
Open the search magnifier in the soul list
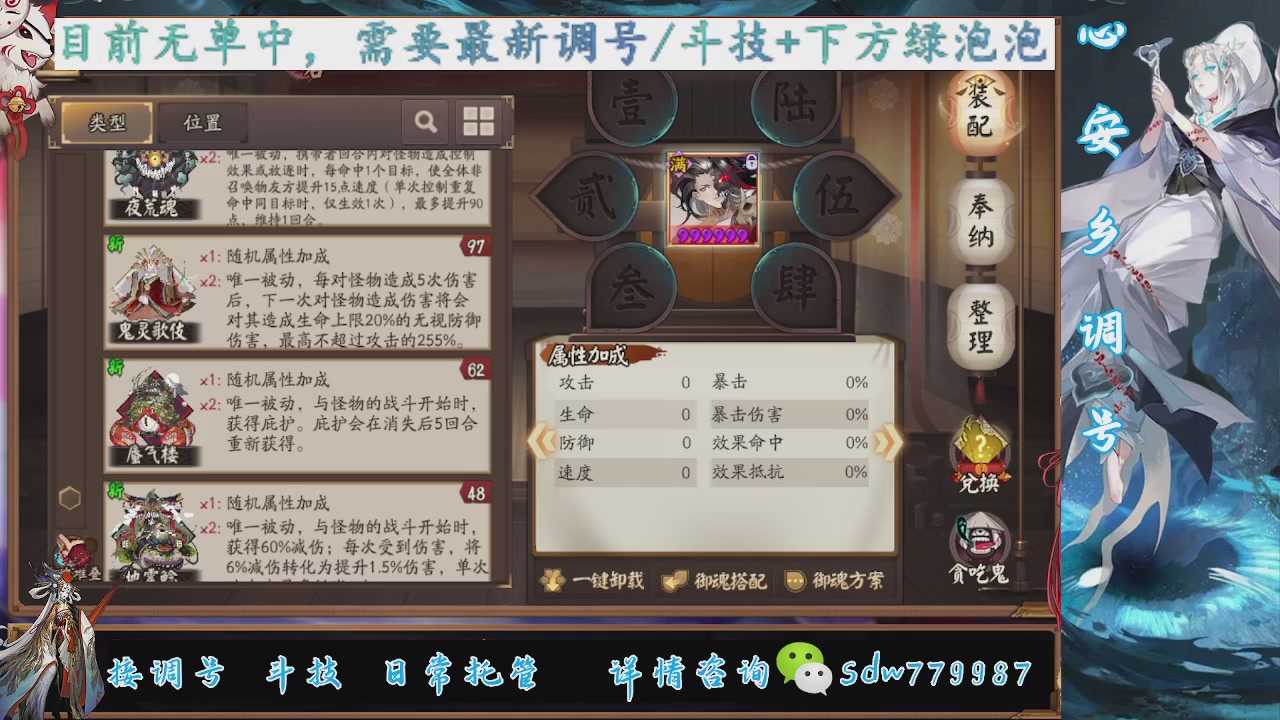[426, 121]
